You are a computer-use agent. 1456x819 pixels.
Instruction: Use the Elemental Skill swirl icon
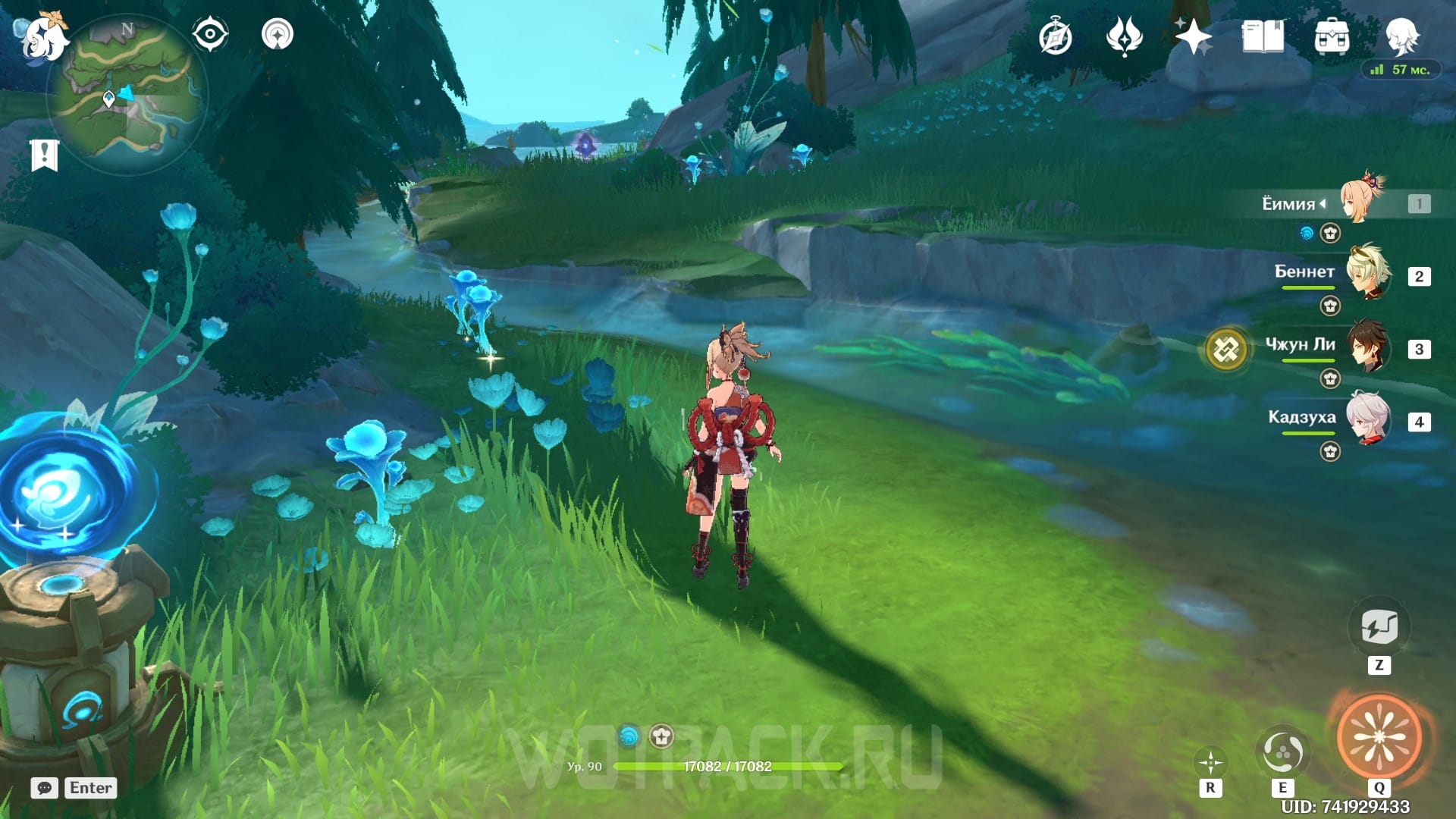[1282, 752]
